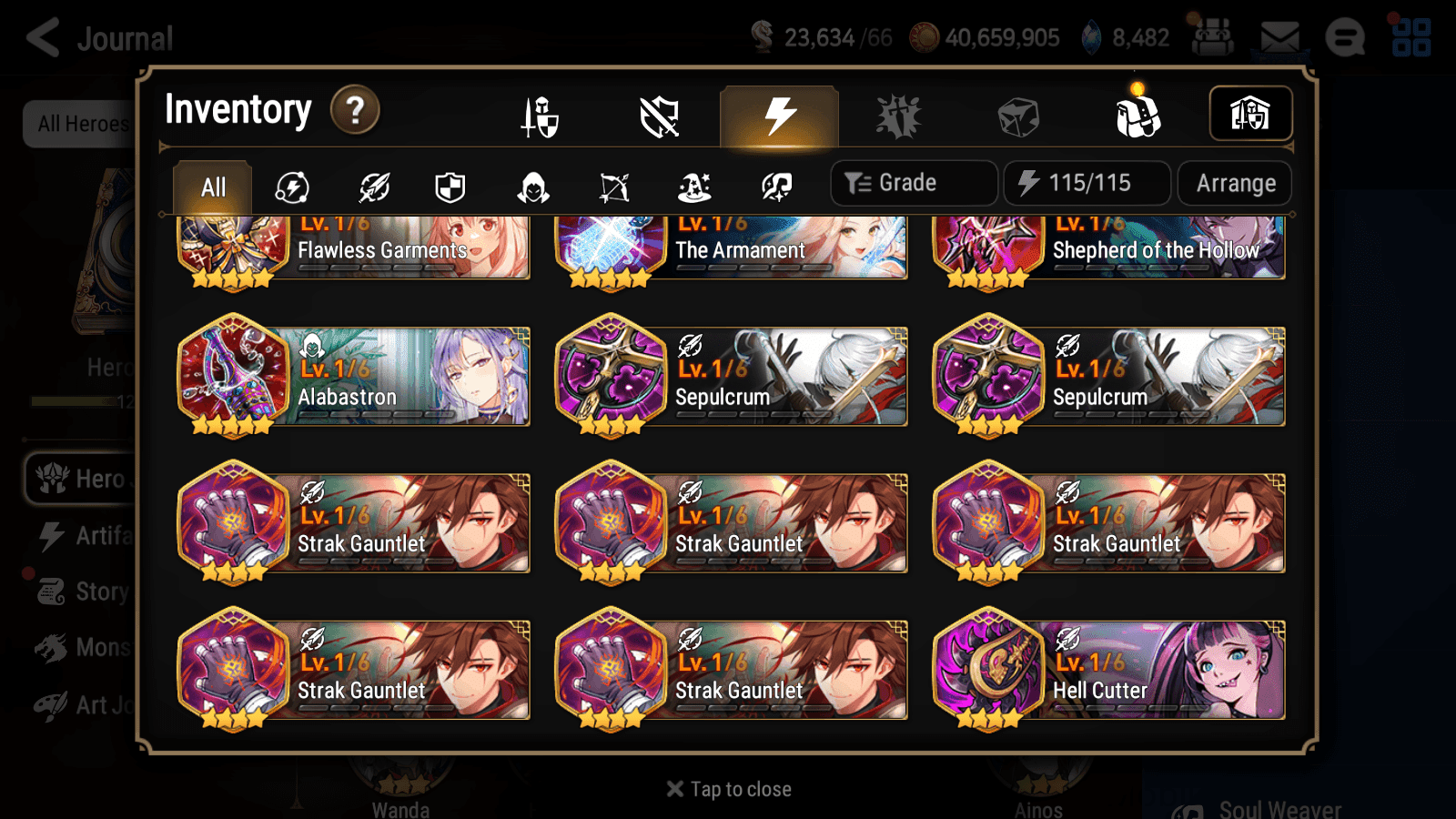Open the Sanctuary storage icon
The height and width of the screenshot is (819, 1456).
(x=1250, y=113)
